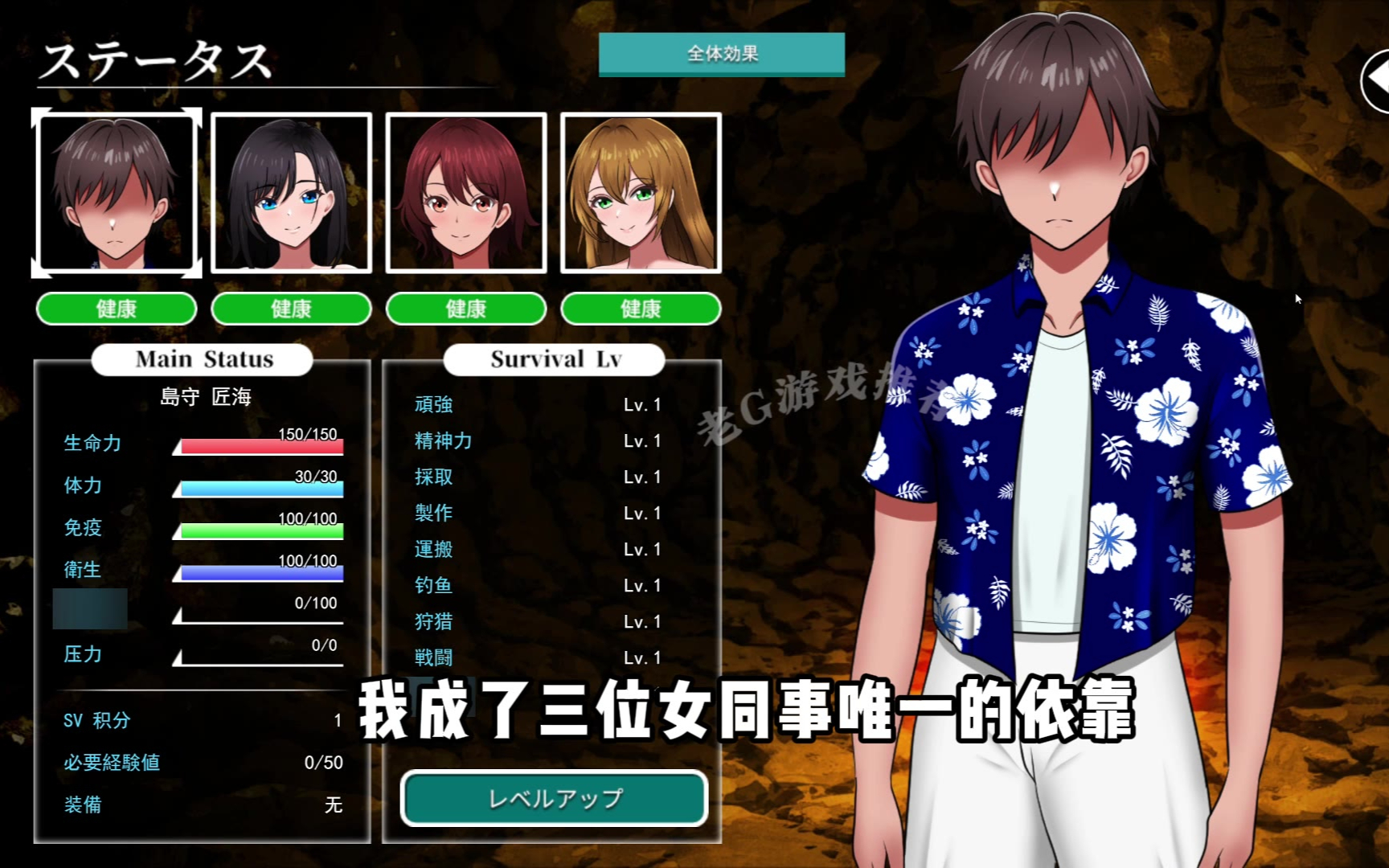1389x868 pixels.
Task: Select the red-haired girl portrait
Action: (x=466, y=193)
